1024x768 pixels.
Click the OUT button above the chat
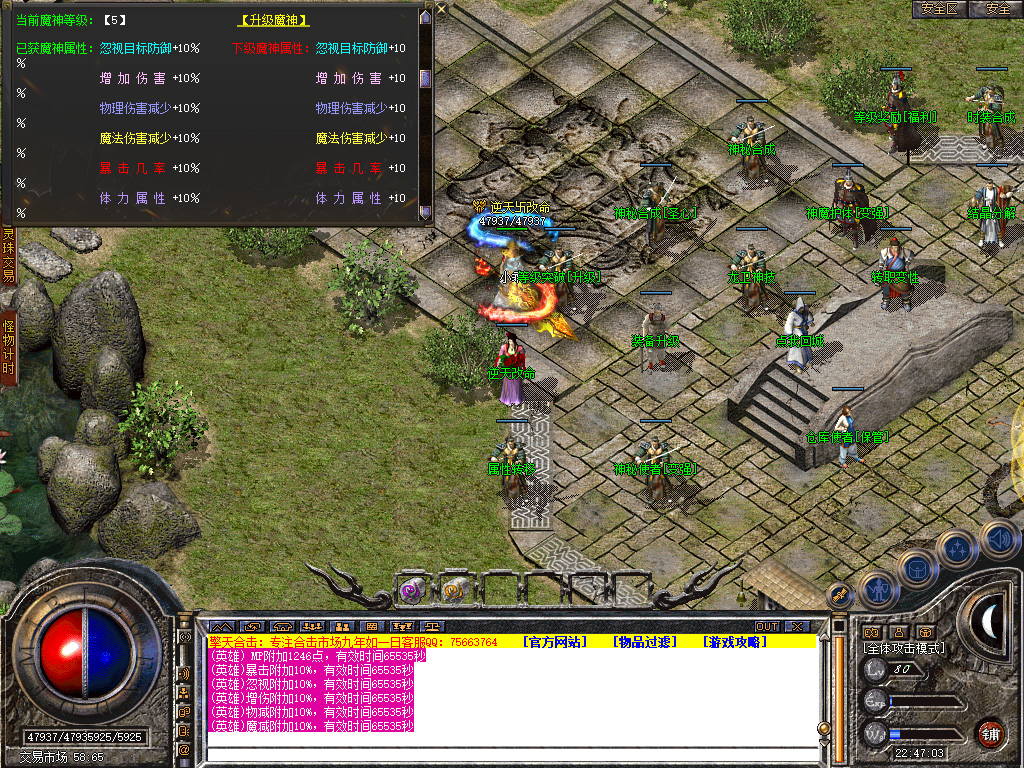pos(766,627)
